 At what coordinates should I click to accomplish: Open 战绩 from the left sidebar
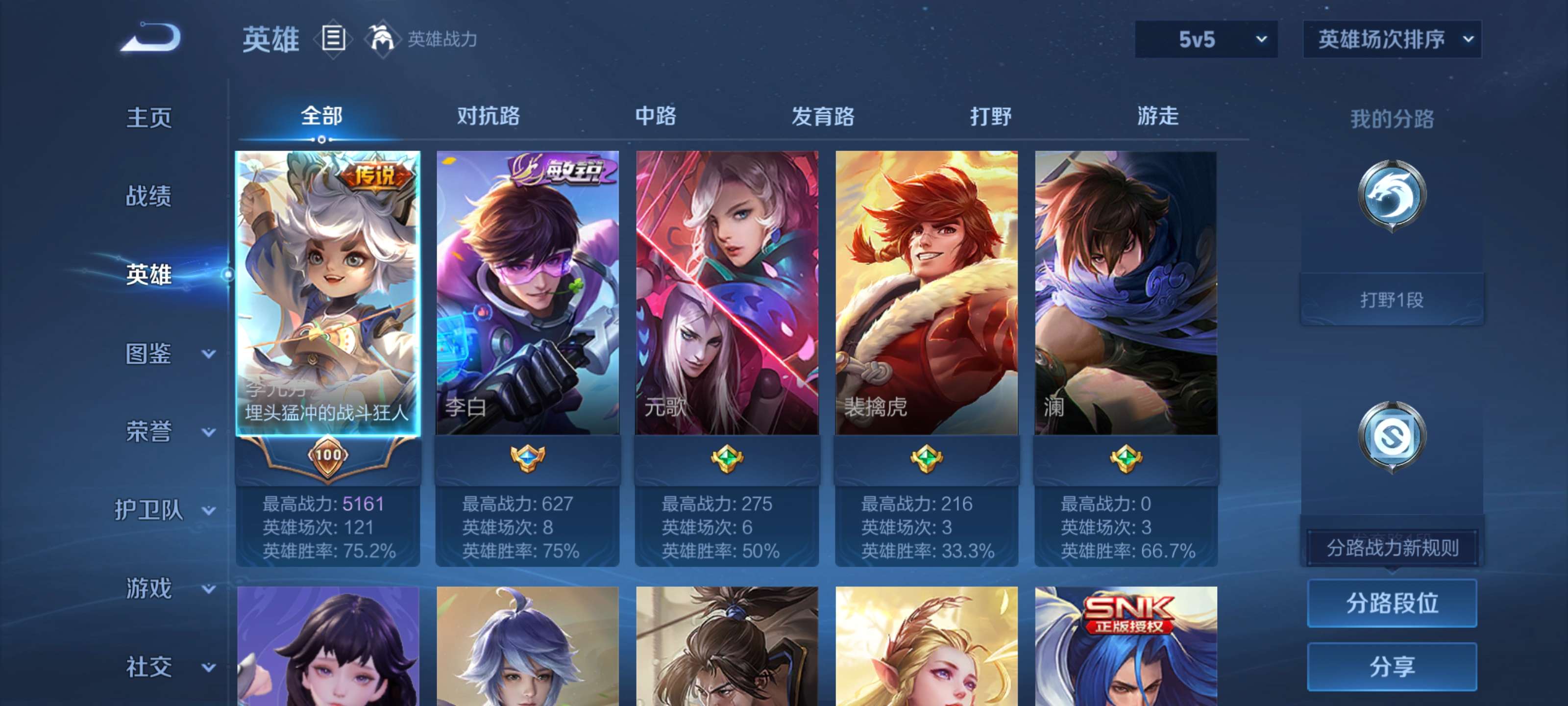tap(149, 197)
